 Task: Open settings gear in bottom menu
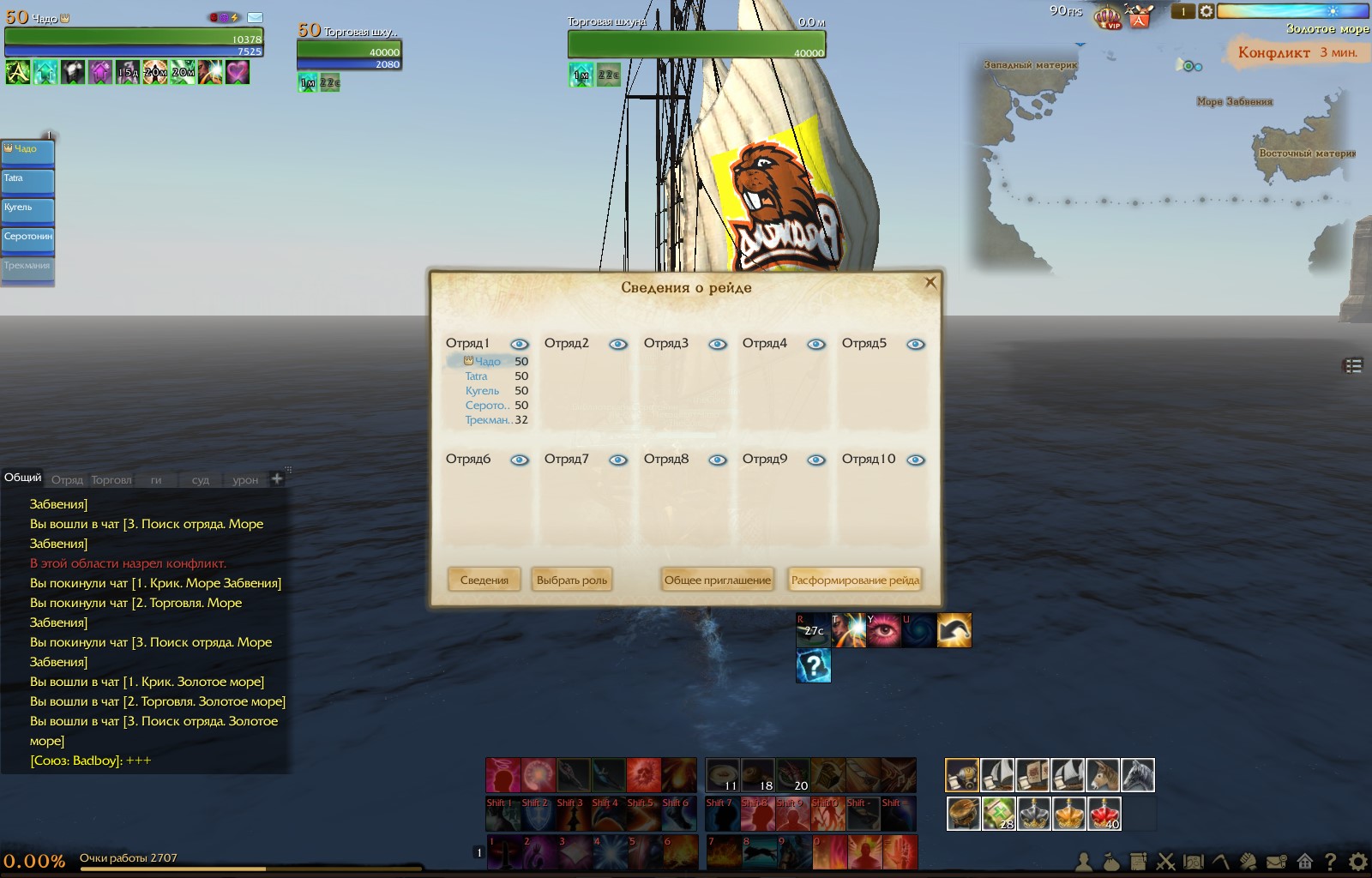click(1358, 861)
